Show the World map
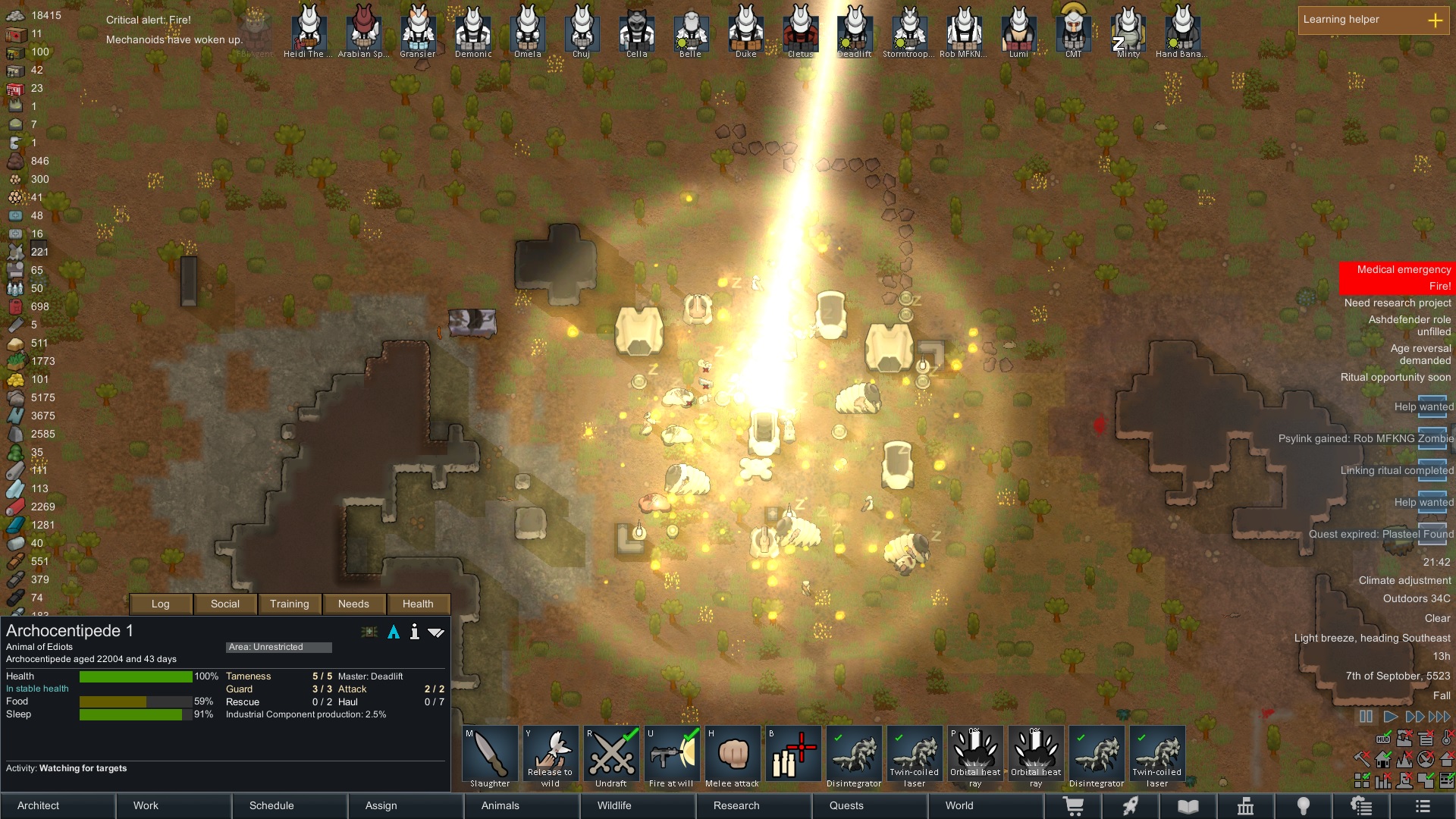This screenshot has height=819, width=1456. (x=959, y=805)
